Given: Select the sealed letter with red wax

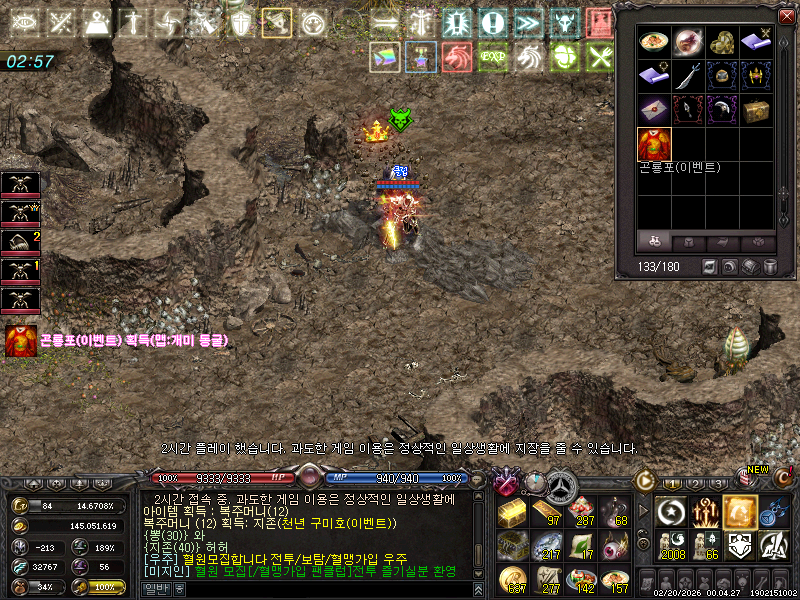Looking at the screenshot, I should pyautogui.click(x=655, y=110).
